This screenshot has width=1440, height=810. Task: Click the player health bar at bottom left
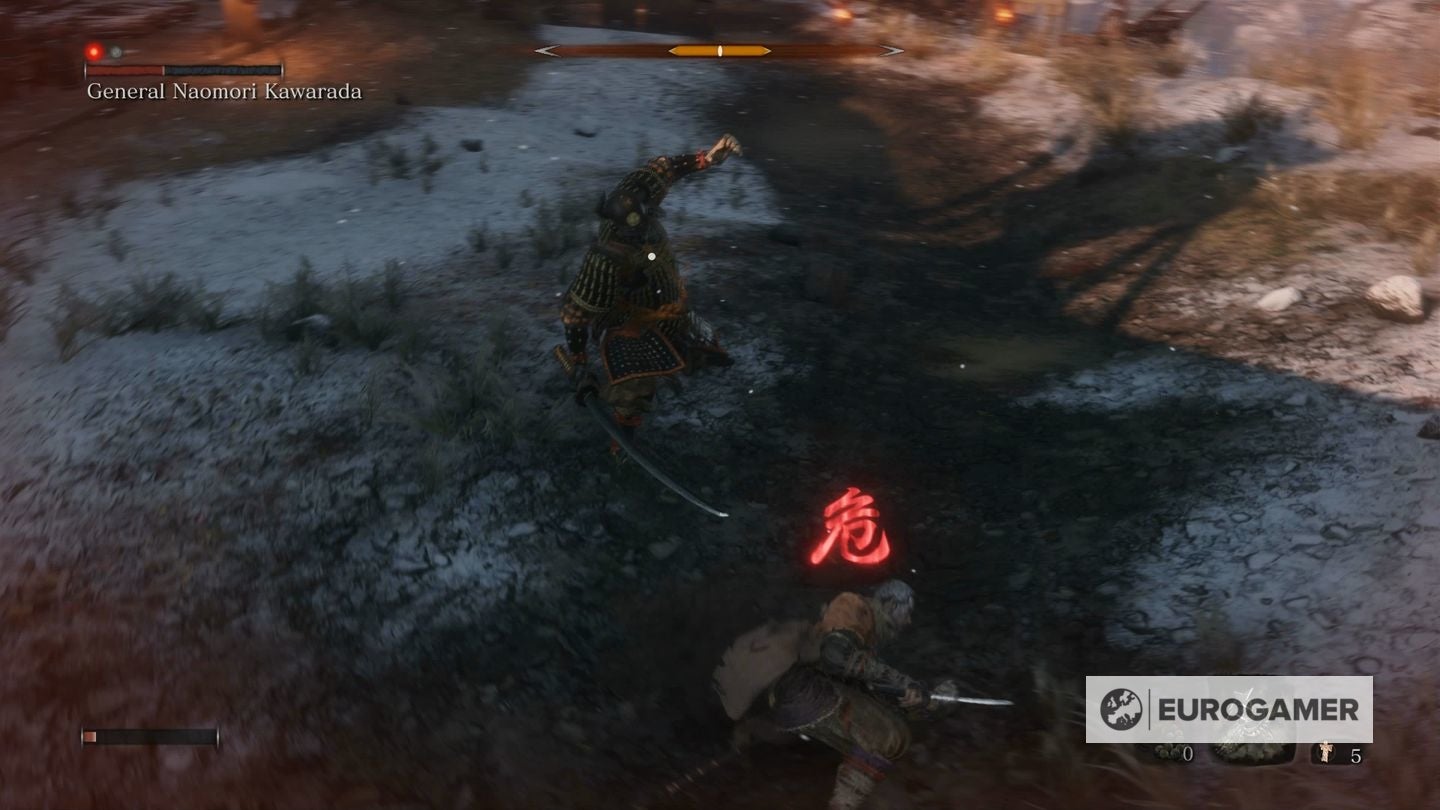[150, 735]
